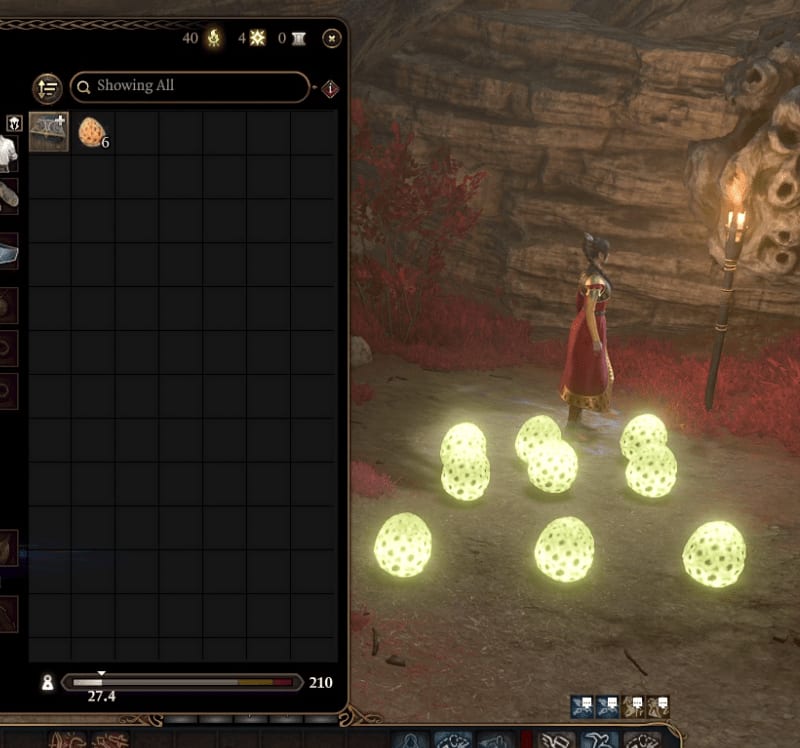
Task: Select the equipped white shirt slot
Action: coord(8,153)
